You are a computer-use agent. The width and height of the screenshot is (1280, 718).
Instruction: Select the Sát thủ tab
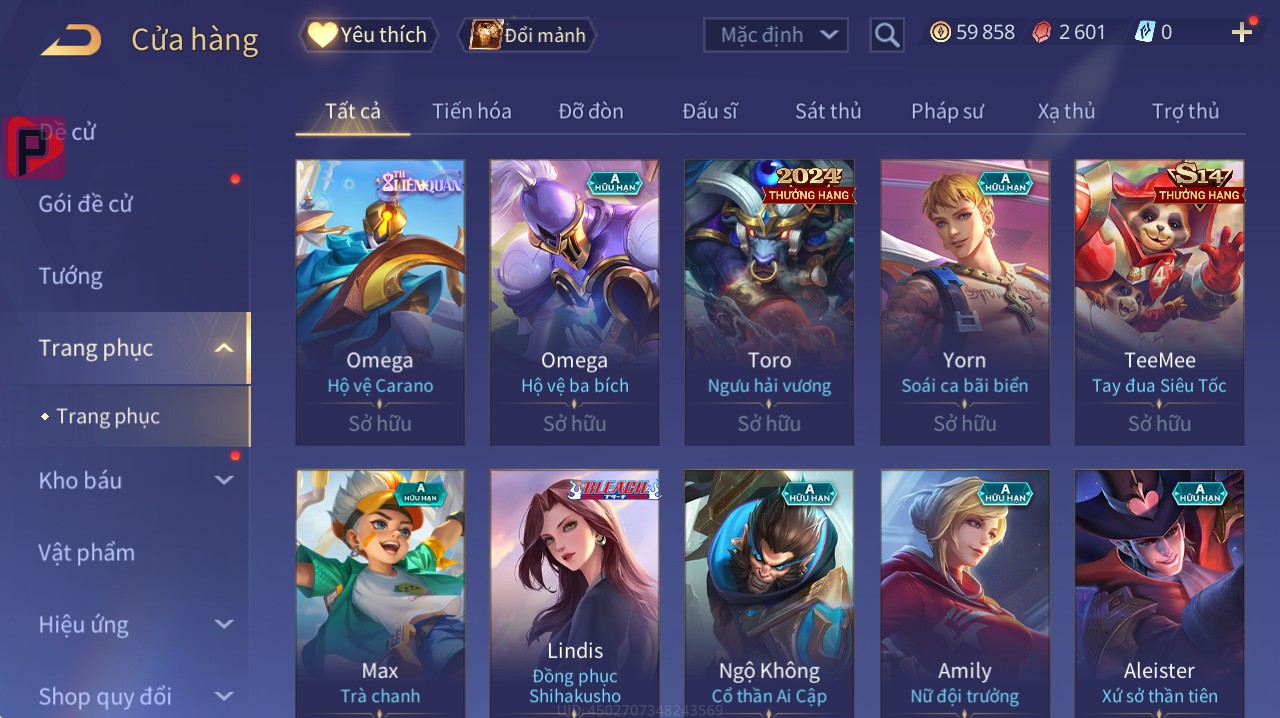click(828, 111)
